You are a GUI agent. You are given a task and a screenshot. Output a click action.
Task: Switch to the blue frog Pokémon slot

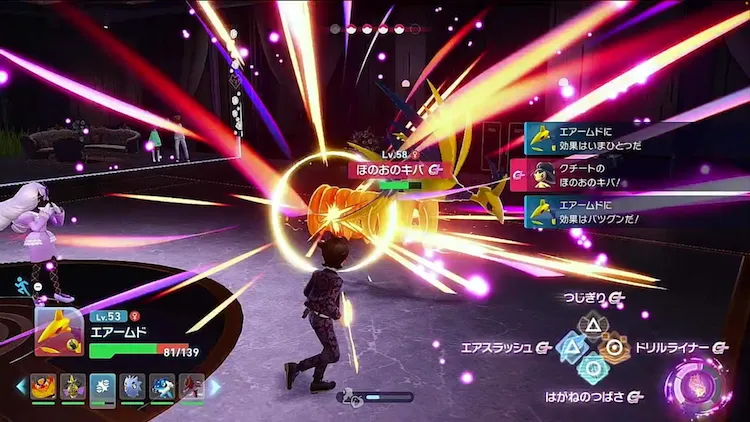click(x=162, y=386)
